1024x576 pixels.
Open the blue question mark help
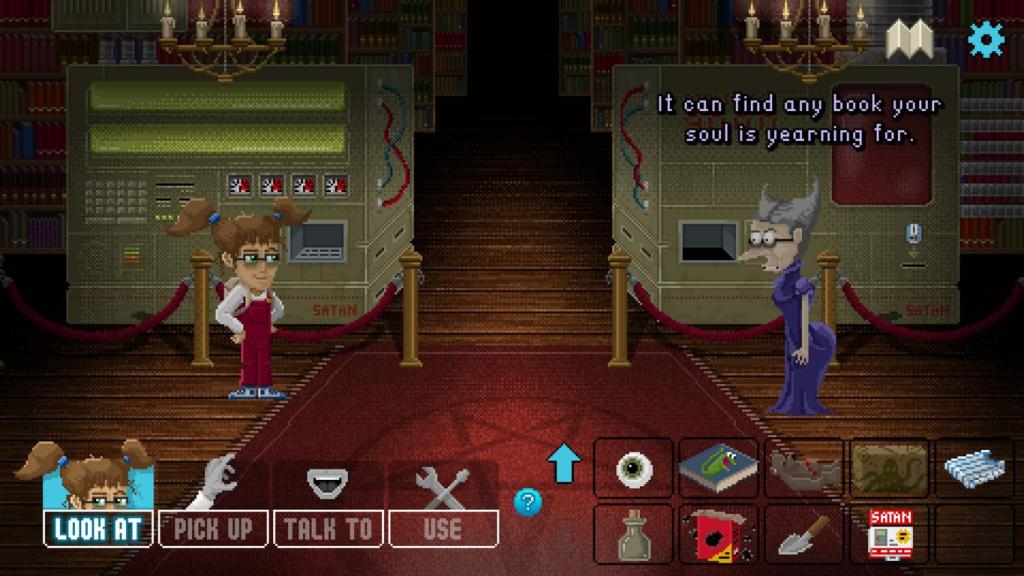tap(528, 501)
